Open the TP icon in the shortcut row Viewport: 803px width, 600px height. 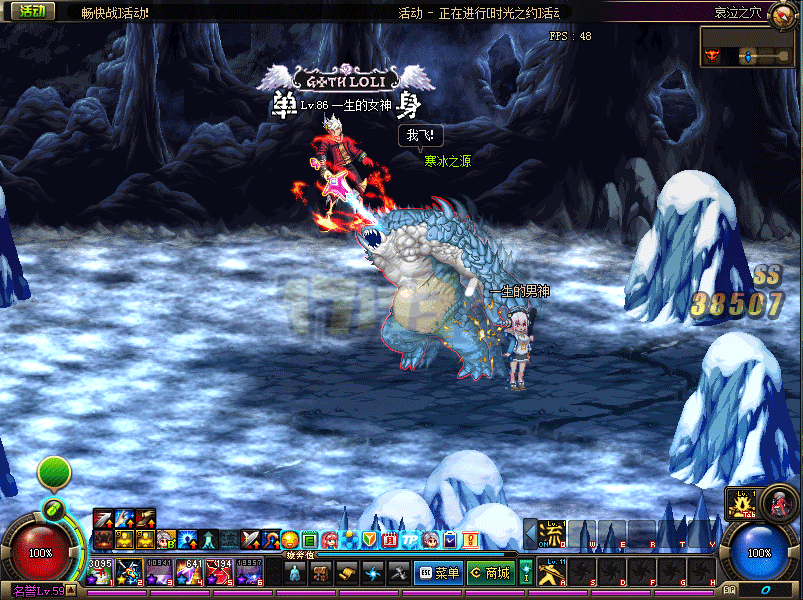click(x=410, y=540)
